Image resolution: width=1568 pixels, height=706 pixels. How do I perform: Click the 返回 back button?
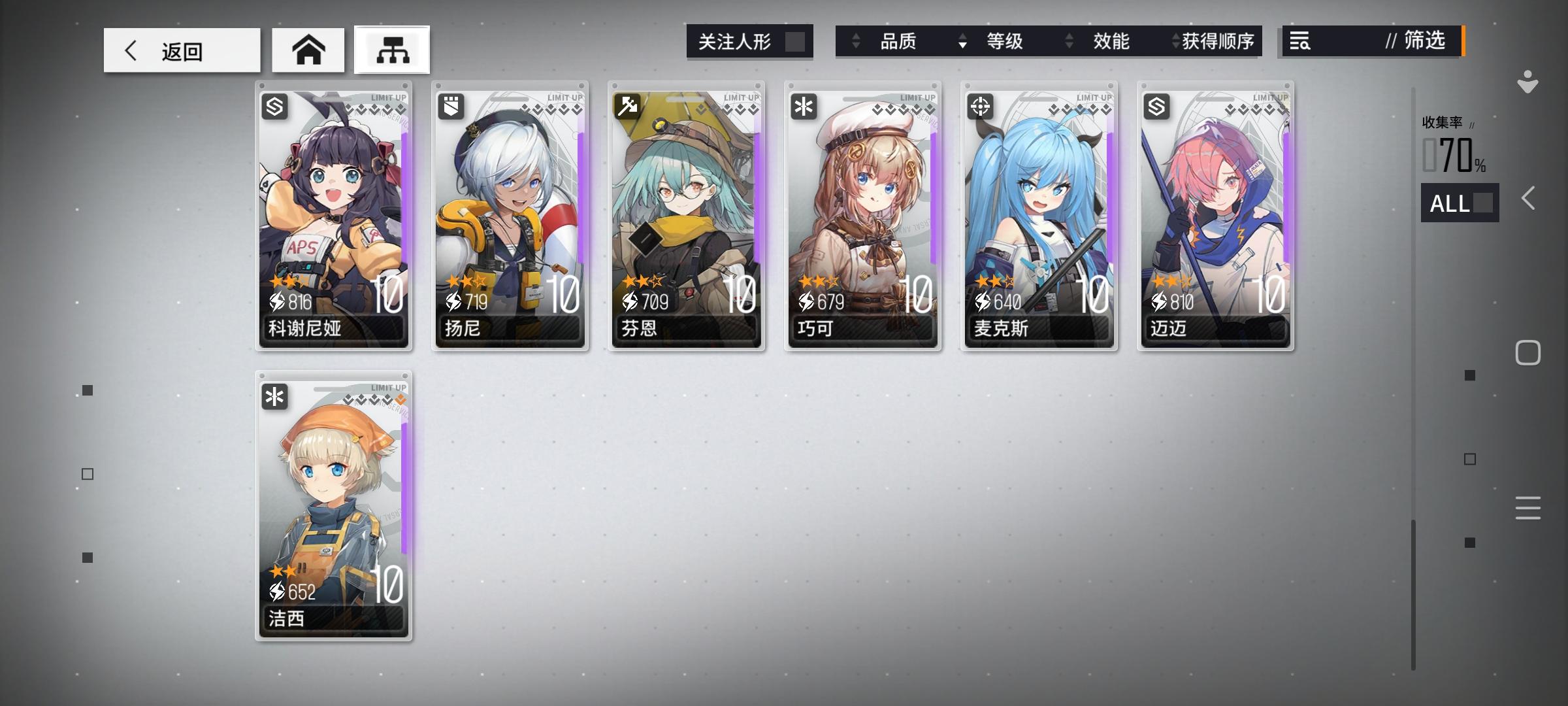click(181, 50)
